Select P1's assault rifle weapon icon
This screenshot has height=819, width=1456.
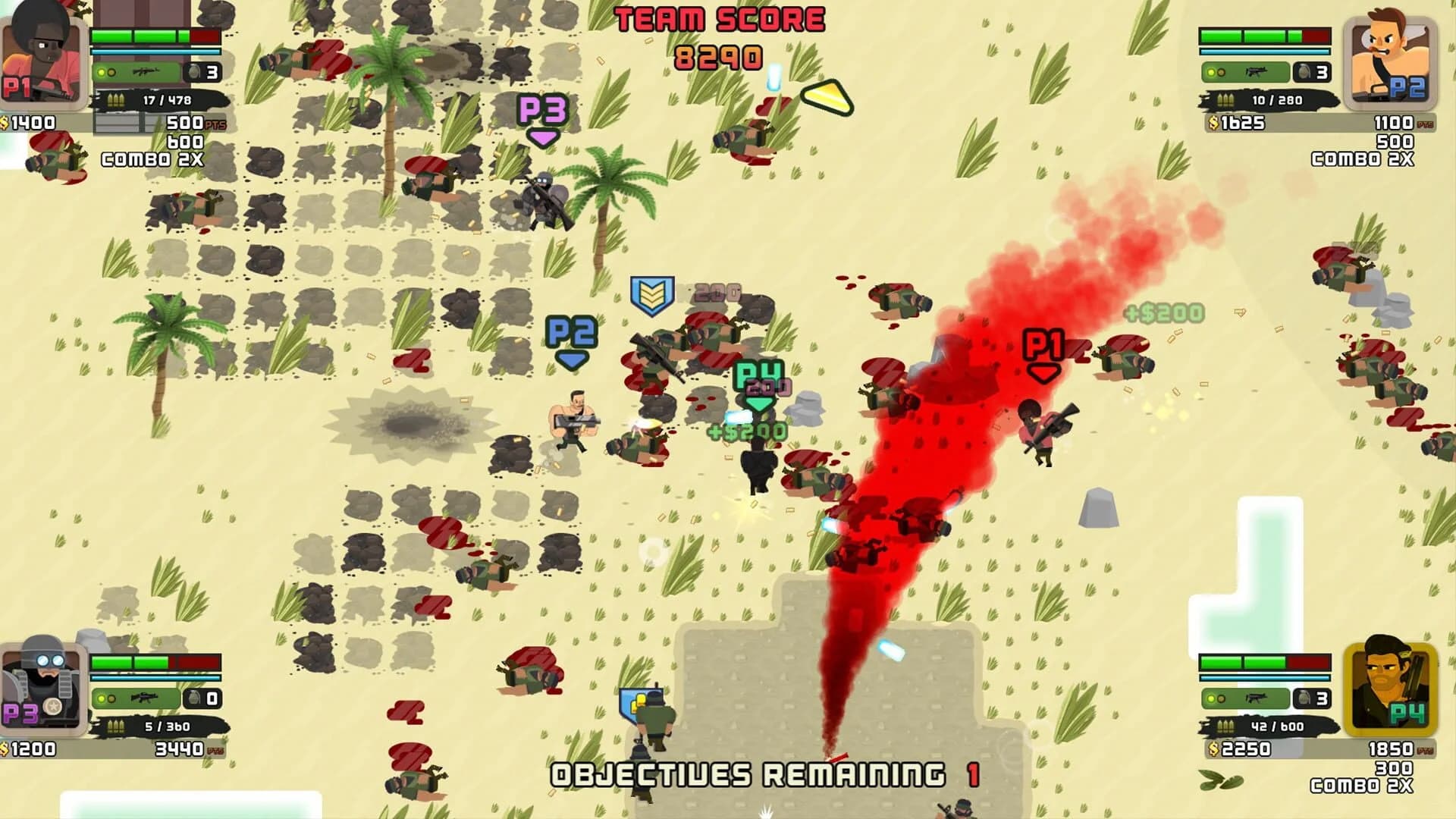tap(145, 73)
